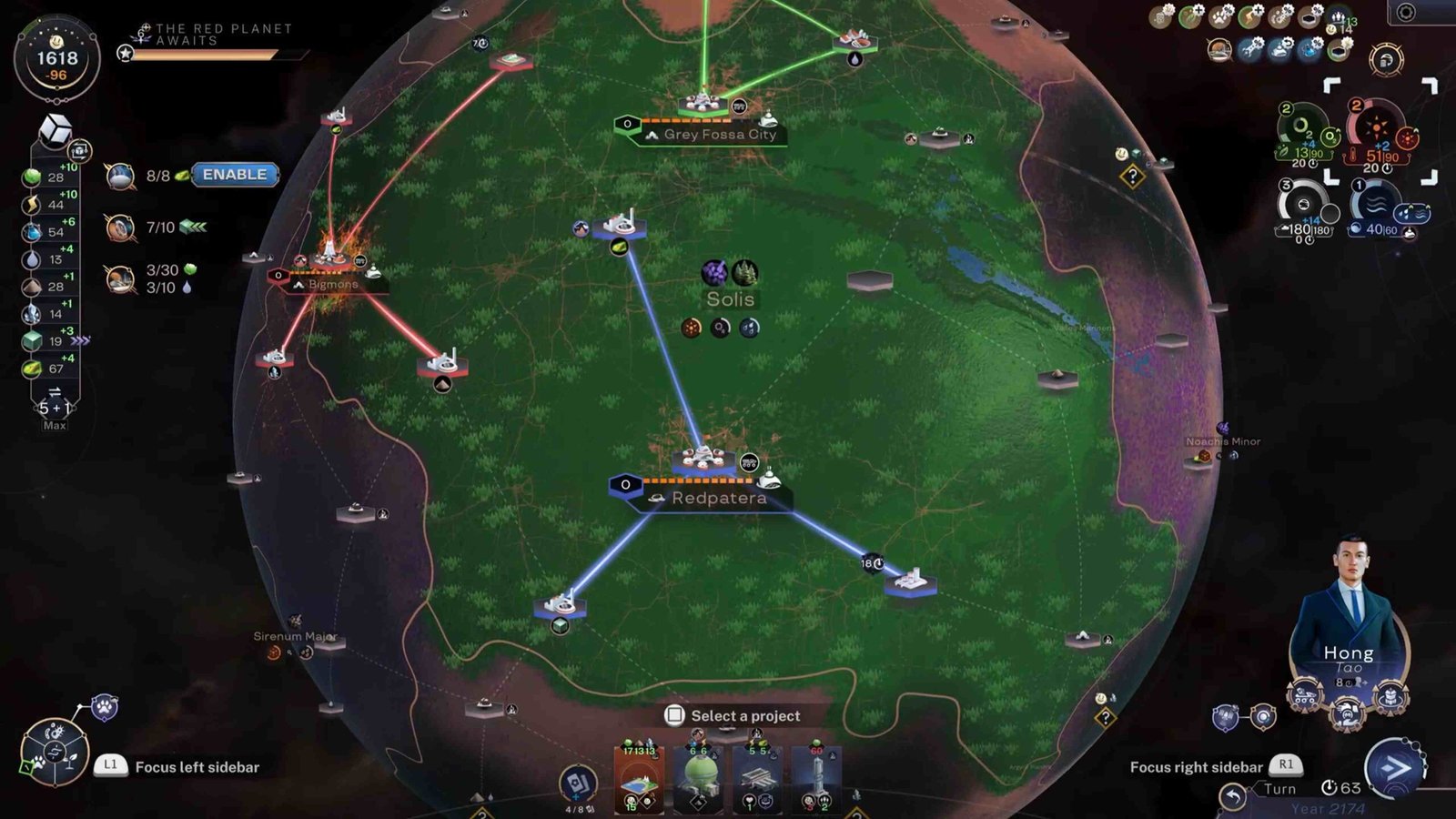Screen dimensions: 1456x819
Task: End the turn with the arrow button
Action: (x=1393, y=769)
